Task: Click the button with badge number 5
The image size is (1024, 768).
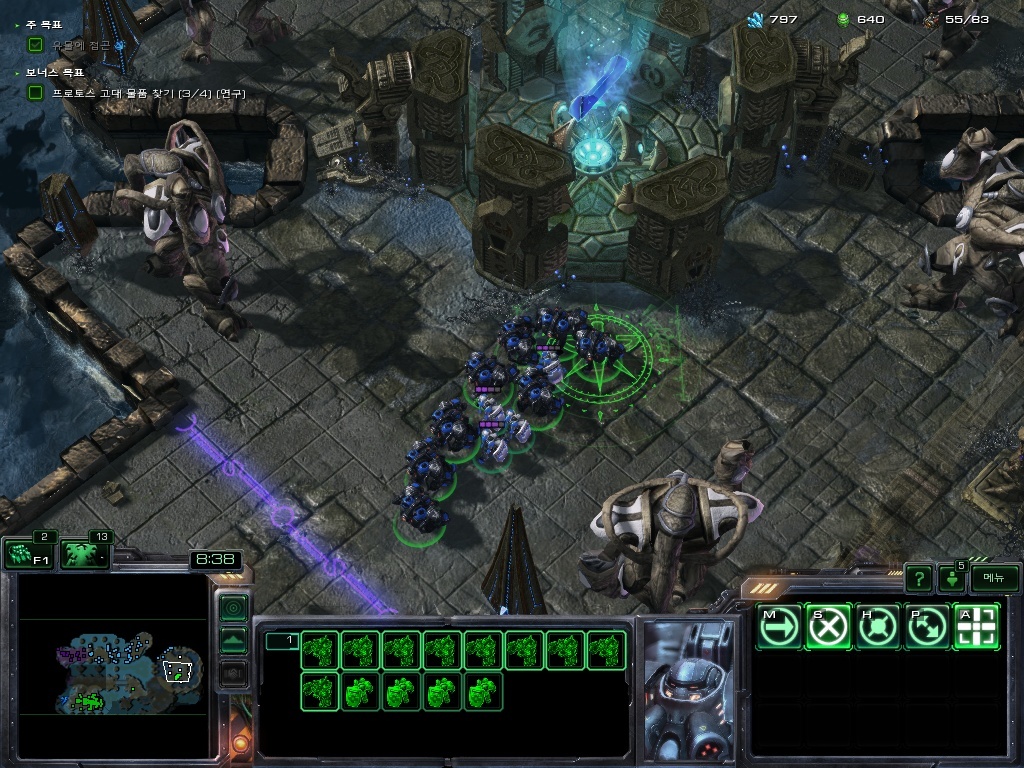Action: point(951,578)
